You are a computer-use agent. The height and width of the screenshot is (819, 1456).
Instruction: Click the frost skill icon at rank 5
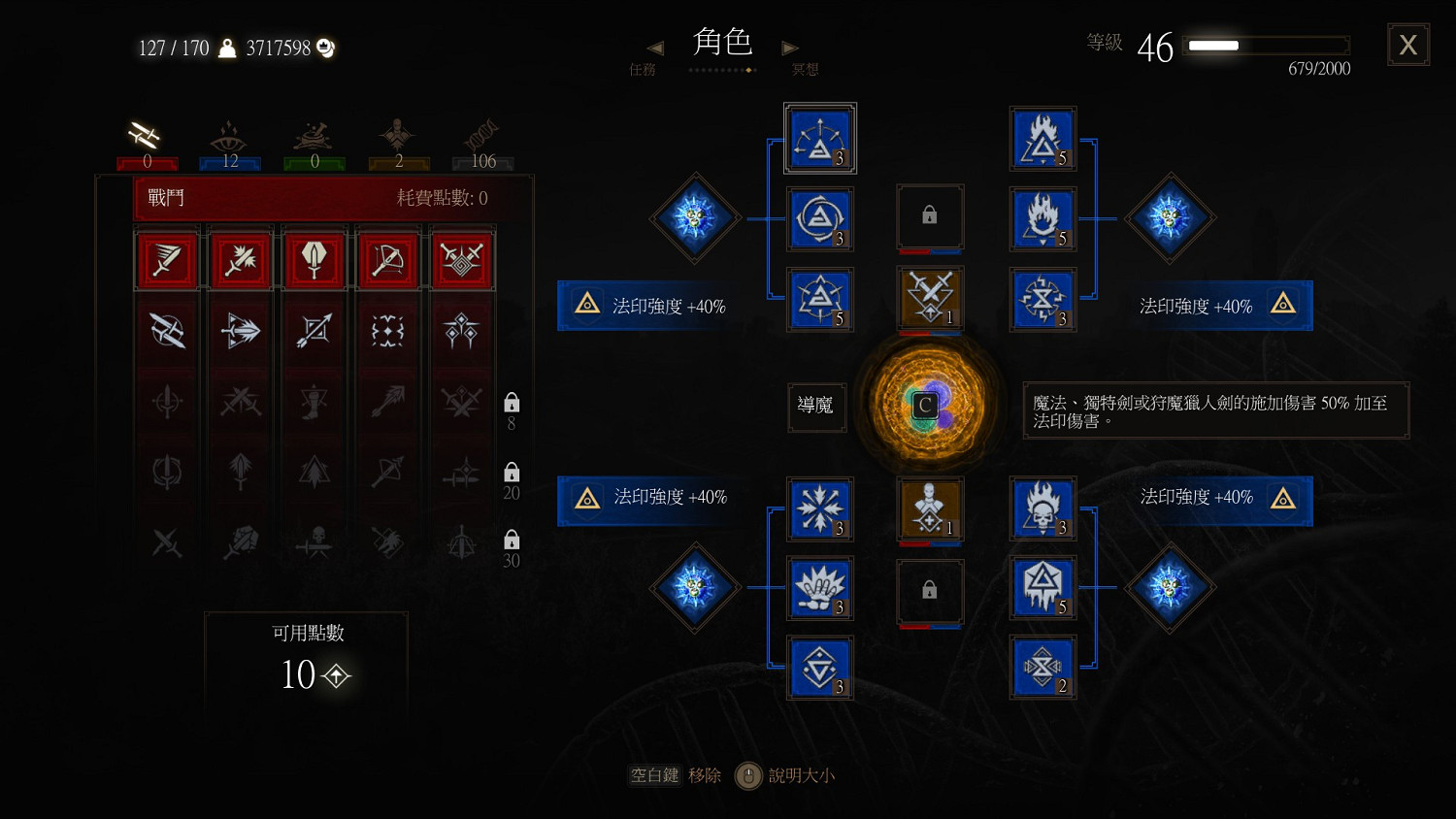click(1043, 588)
